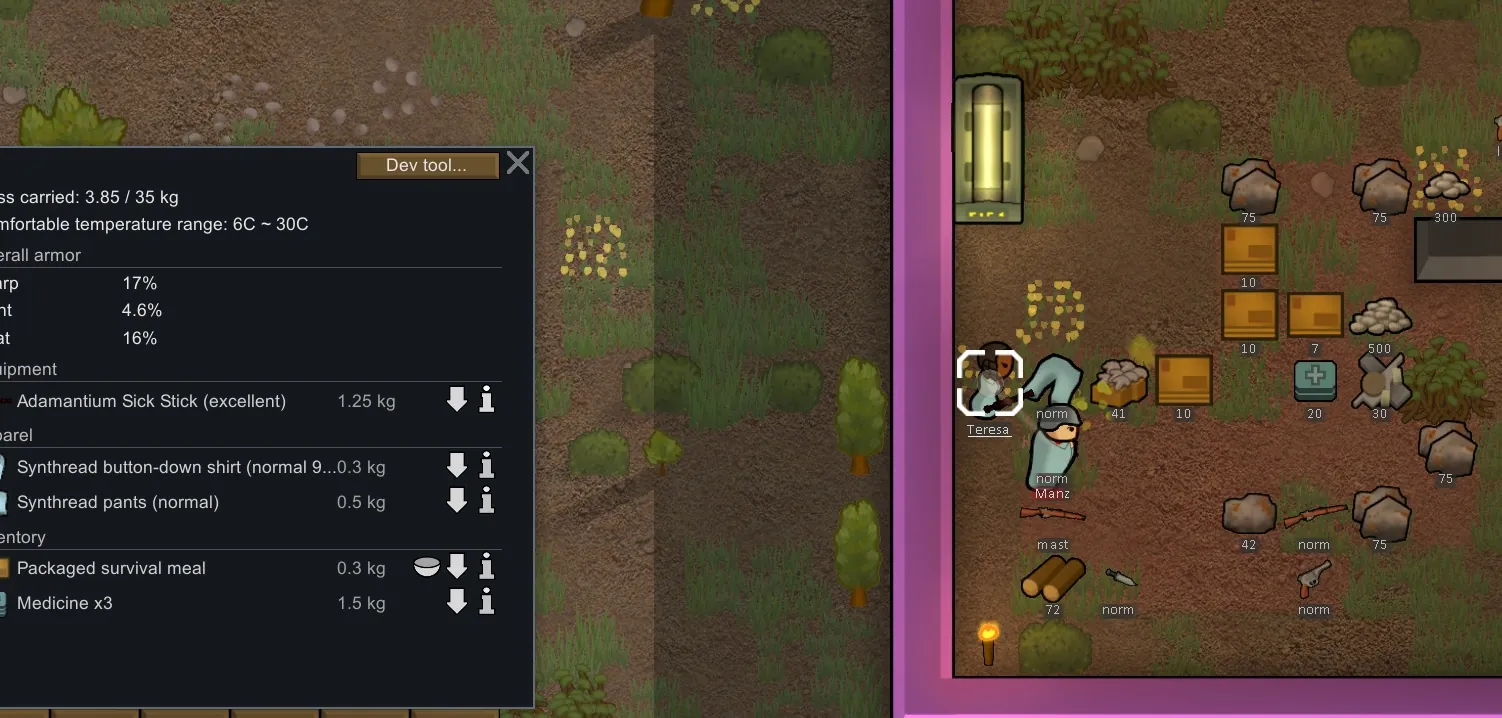Open the Dev tool button

pos(427,166)
